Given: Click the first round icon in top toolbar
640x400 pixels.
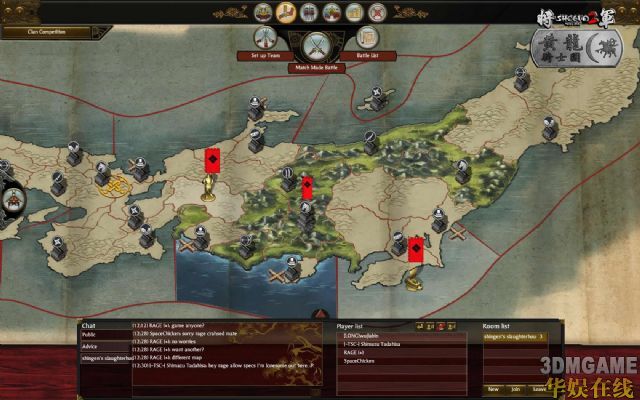Looking at the screenshot, I should pyautogui.click(x=263, y=13).
